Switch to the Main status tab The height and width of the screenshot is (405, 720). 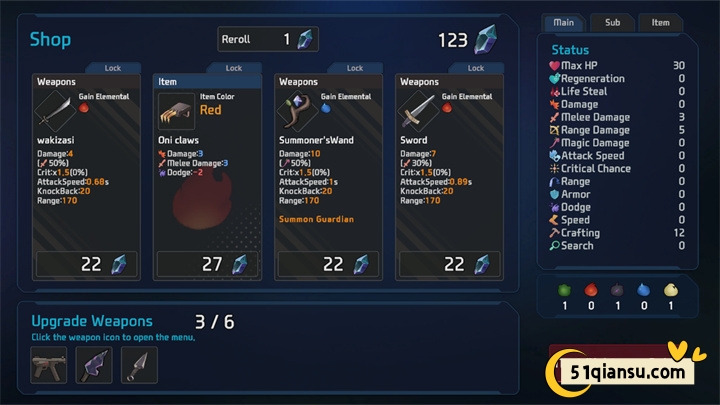click(563, 22)
